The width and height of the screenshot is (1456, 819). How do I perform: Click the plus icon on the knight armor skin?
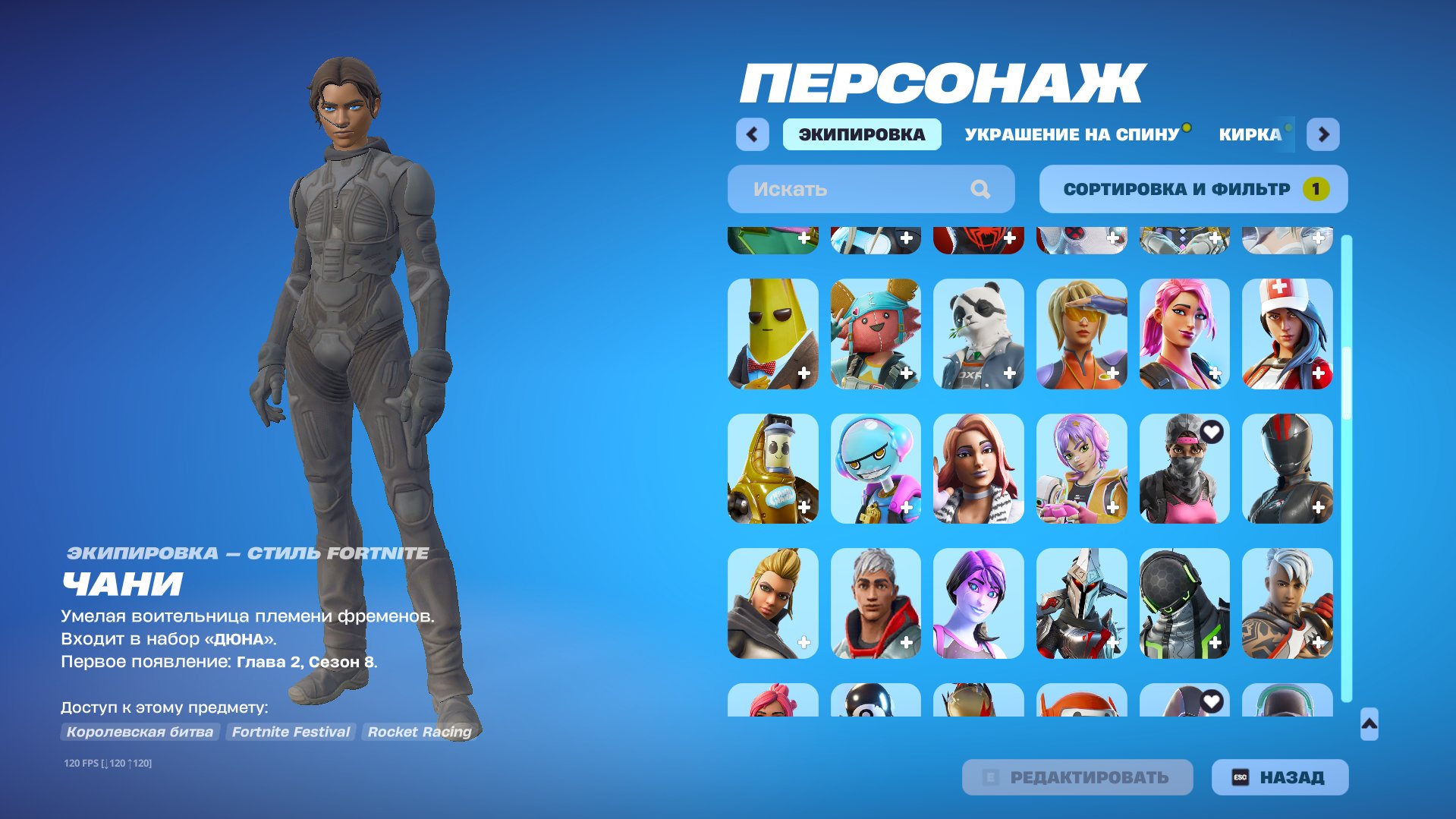click(x=1112, y=643)
